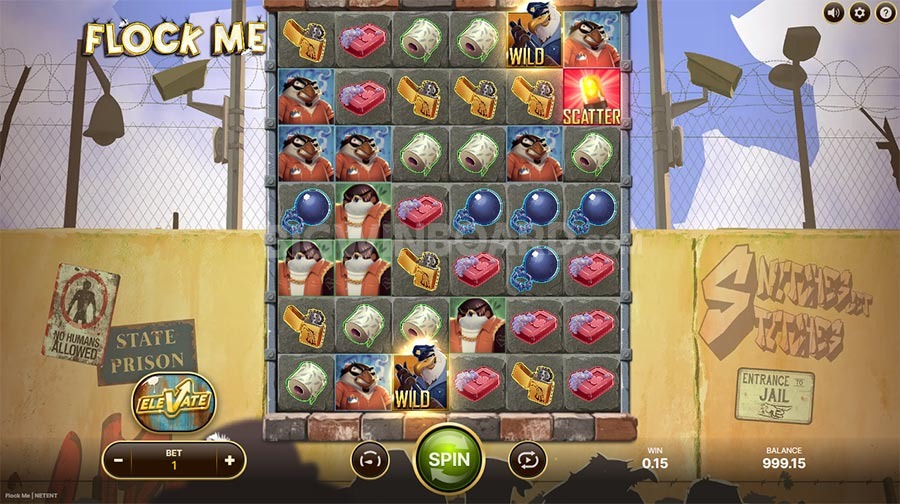Toggle the quick spin speed button
Image resolution: width=900 pixels, height=504 pixels.
tap(370, 460)
